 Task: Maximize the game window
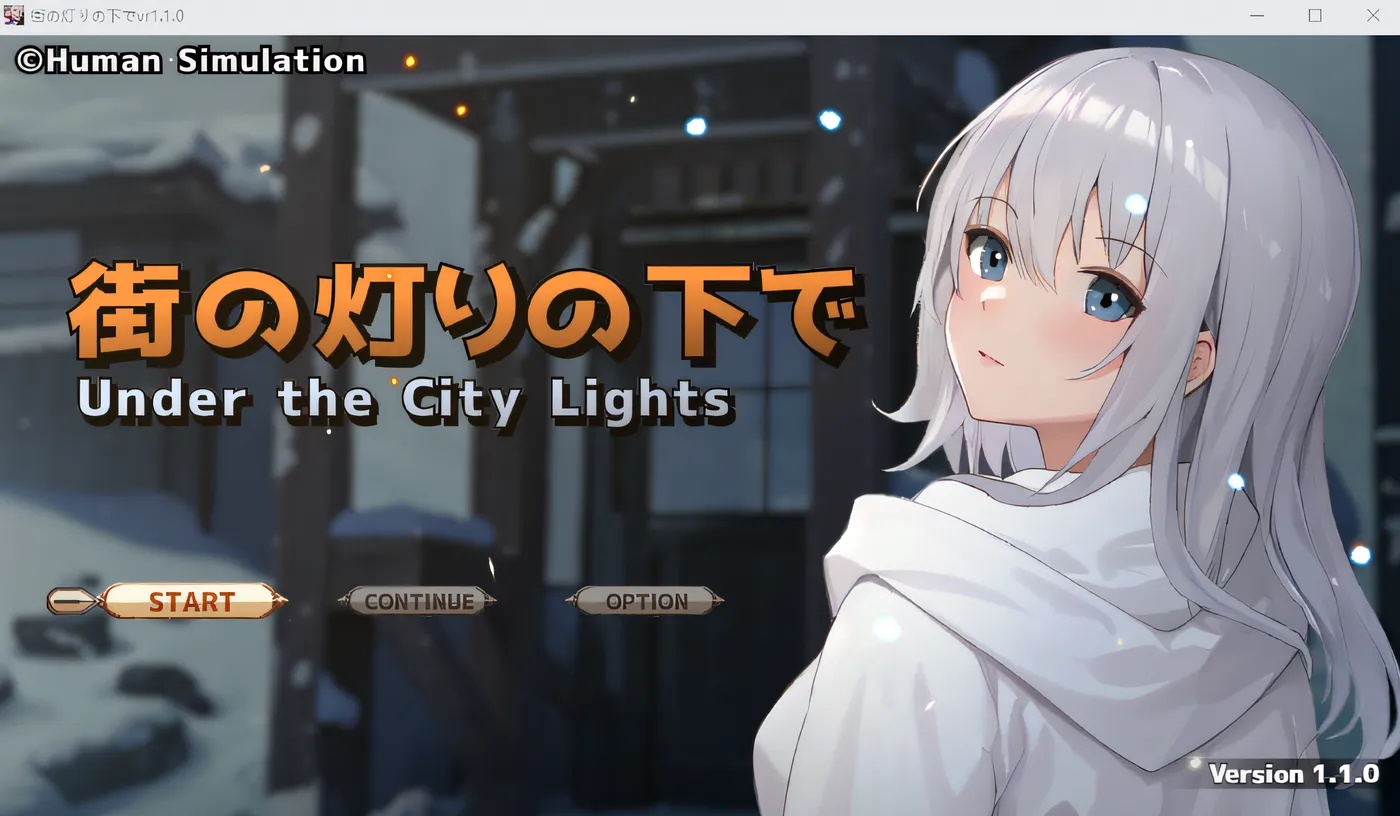click(1314, 15)
